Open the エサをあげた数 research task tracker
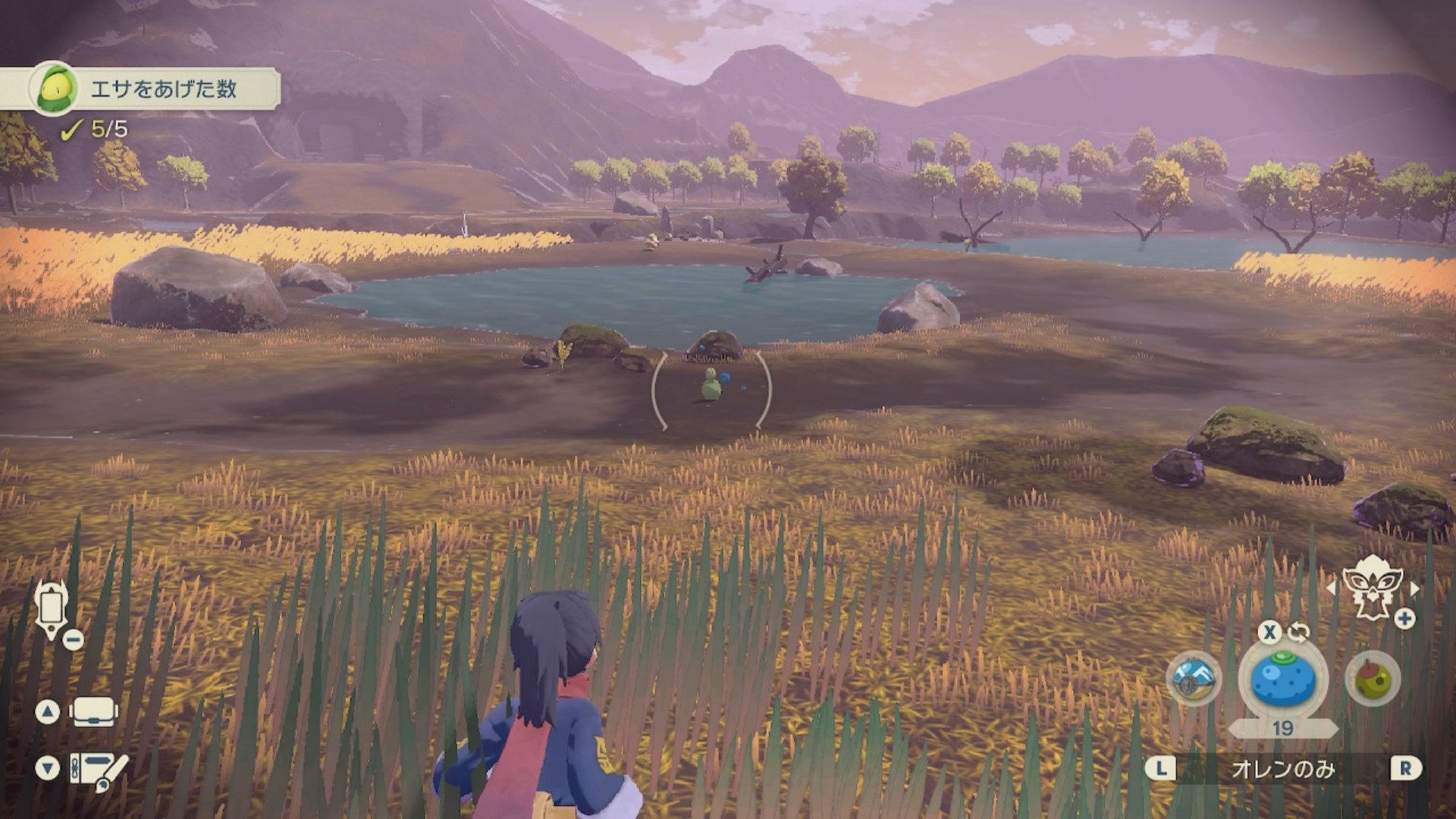1456x819 pixels. [163, 89]
